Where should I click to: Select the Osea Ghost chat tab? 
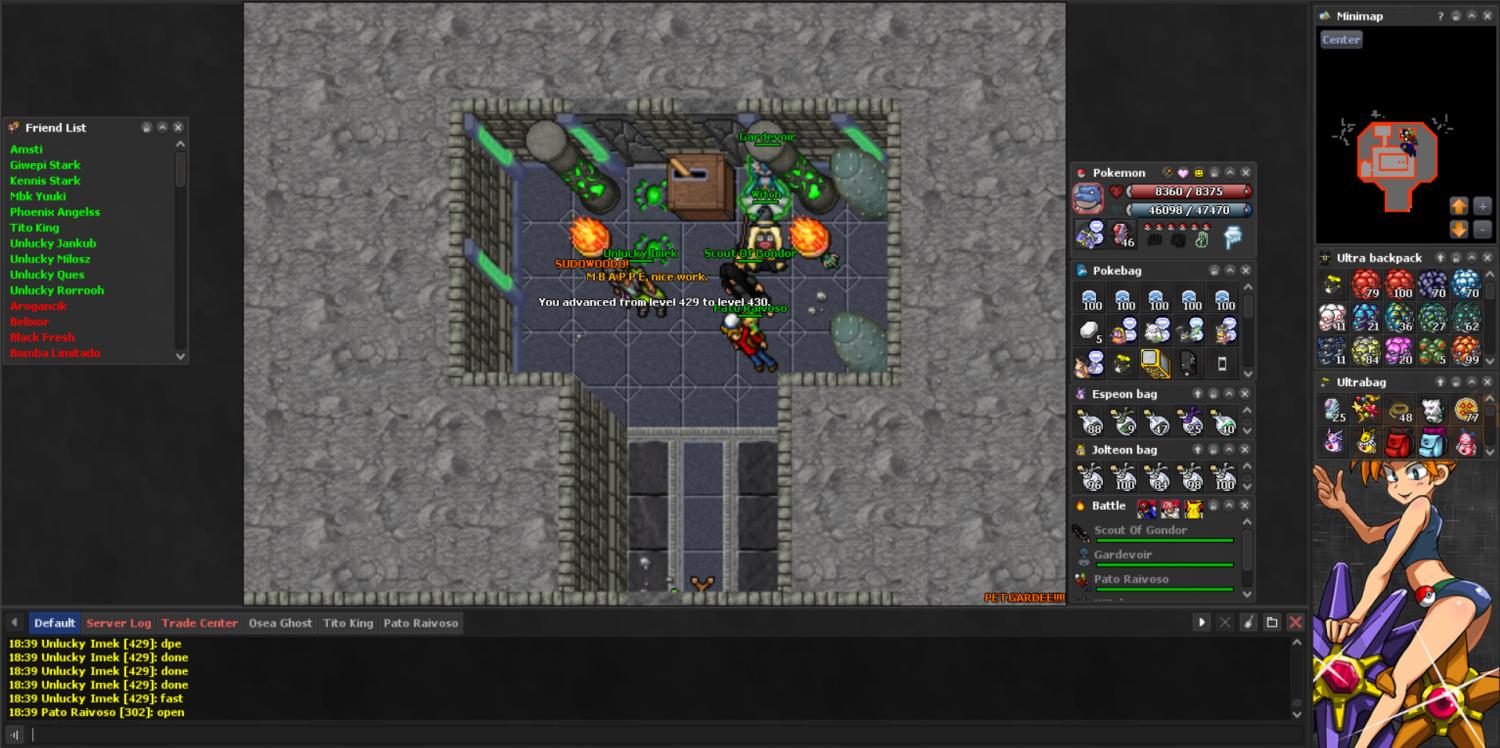[280, 623]
